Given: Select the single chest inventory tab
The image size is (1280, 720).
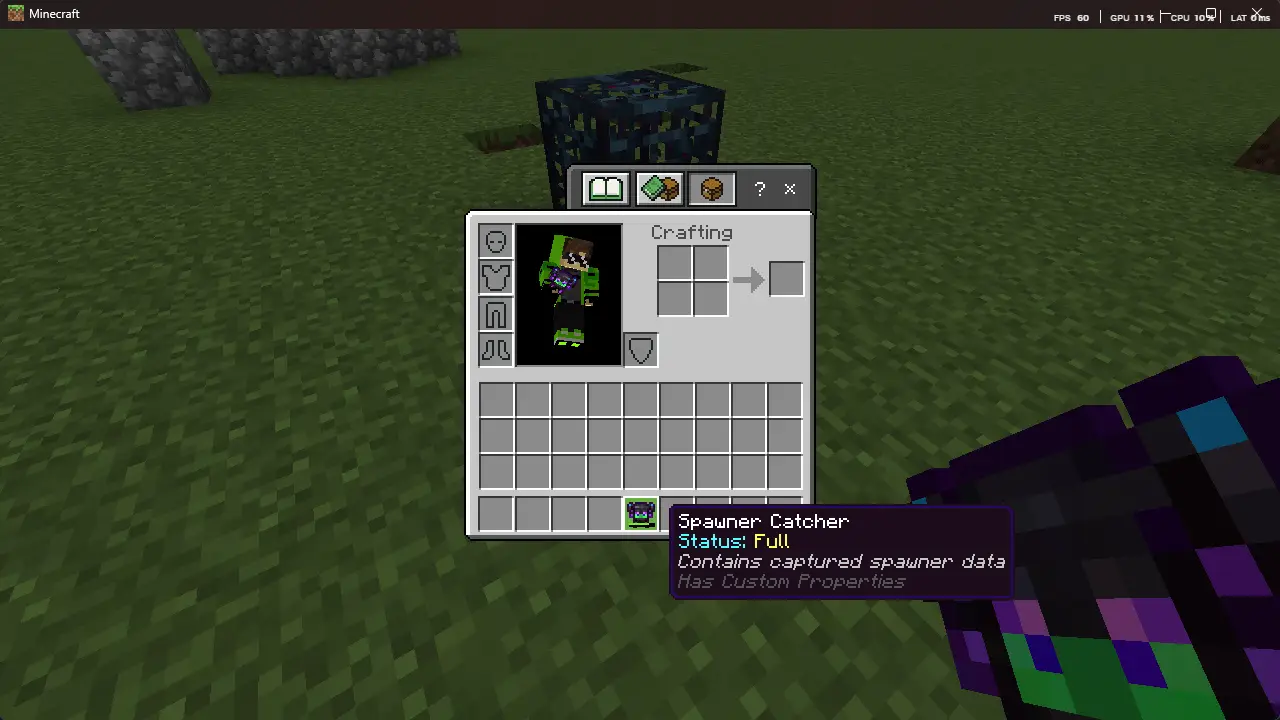Looking at the screenshot, I should point(711,188).
